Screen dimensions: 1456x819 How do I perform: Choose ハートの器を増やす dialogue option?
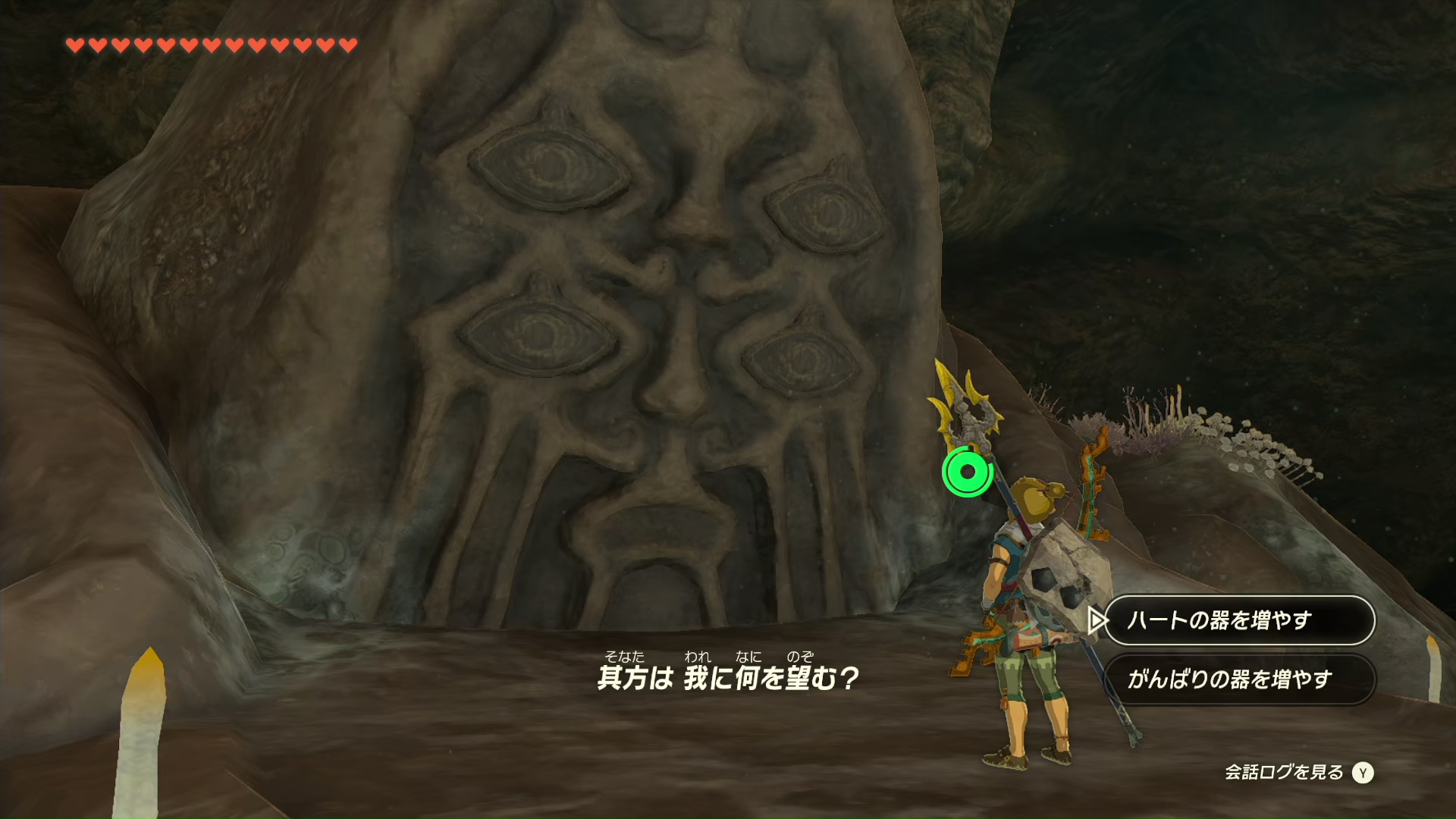1238,620
